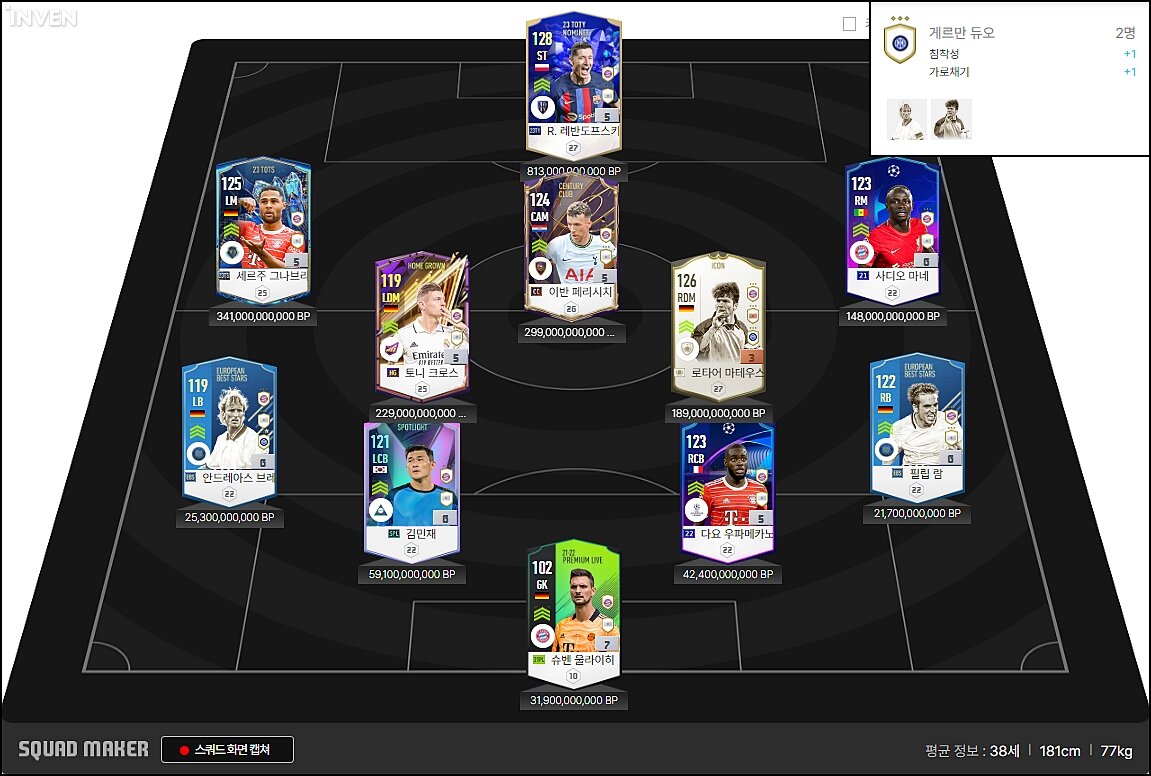Screen dimensions: 1151x776
Task: Click the squad screen capture button
Action: [x=228, y=750]
